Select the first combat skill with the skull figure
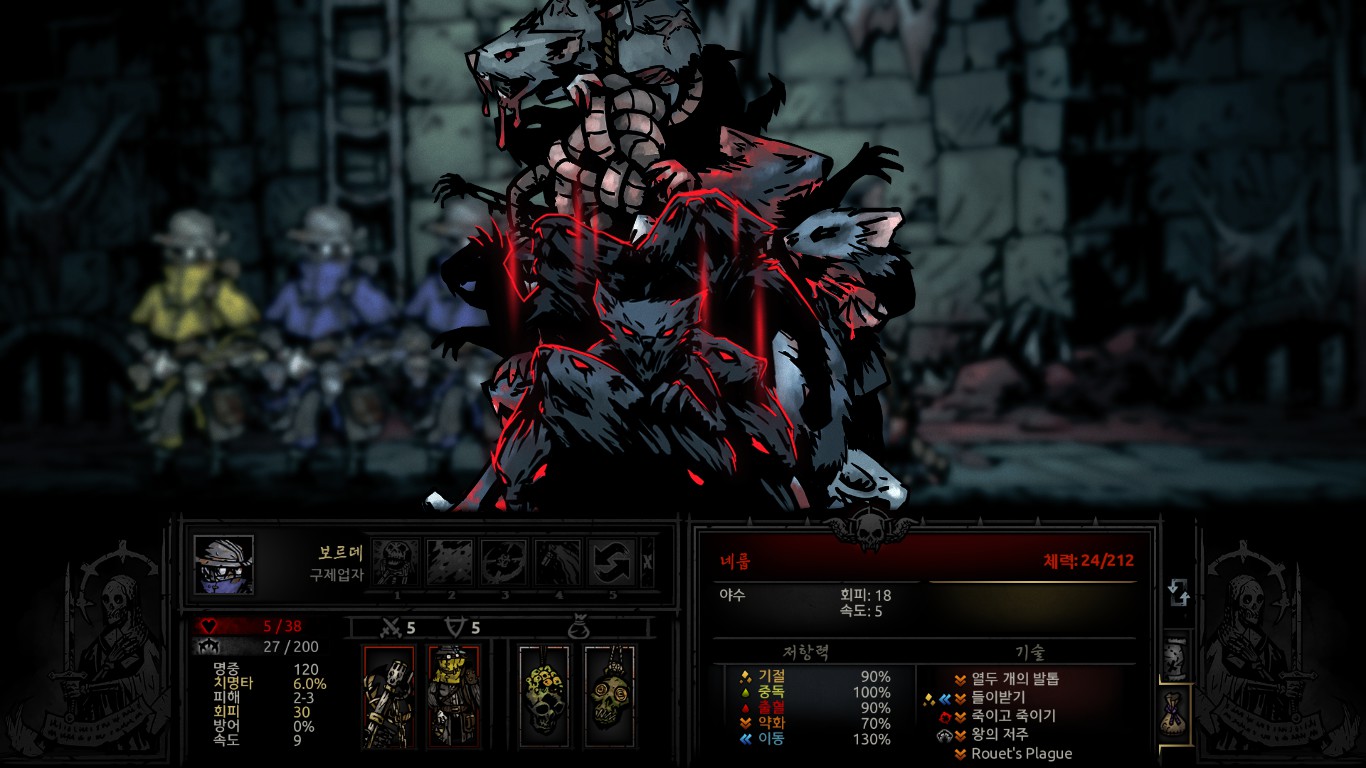 [x=396, y=562]
